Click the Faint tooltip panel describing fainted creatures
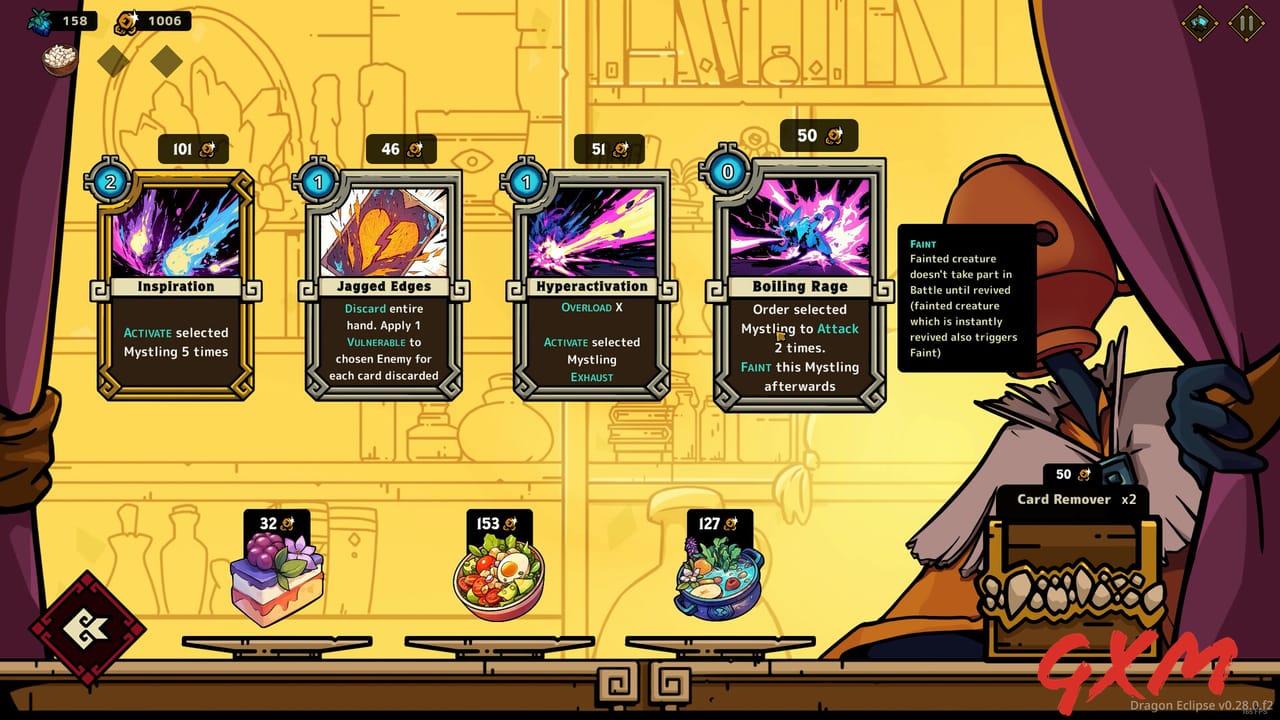 click(x=966, y=298)
